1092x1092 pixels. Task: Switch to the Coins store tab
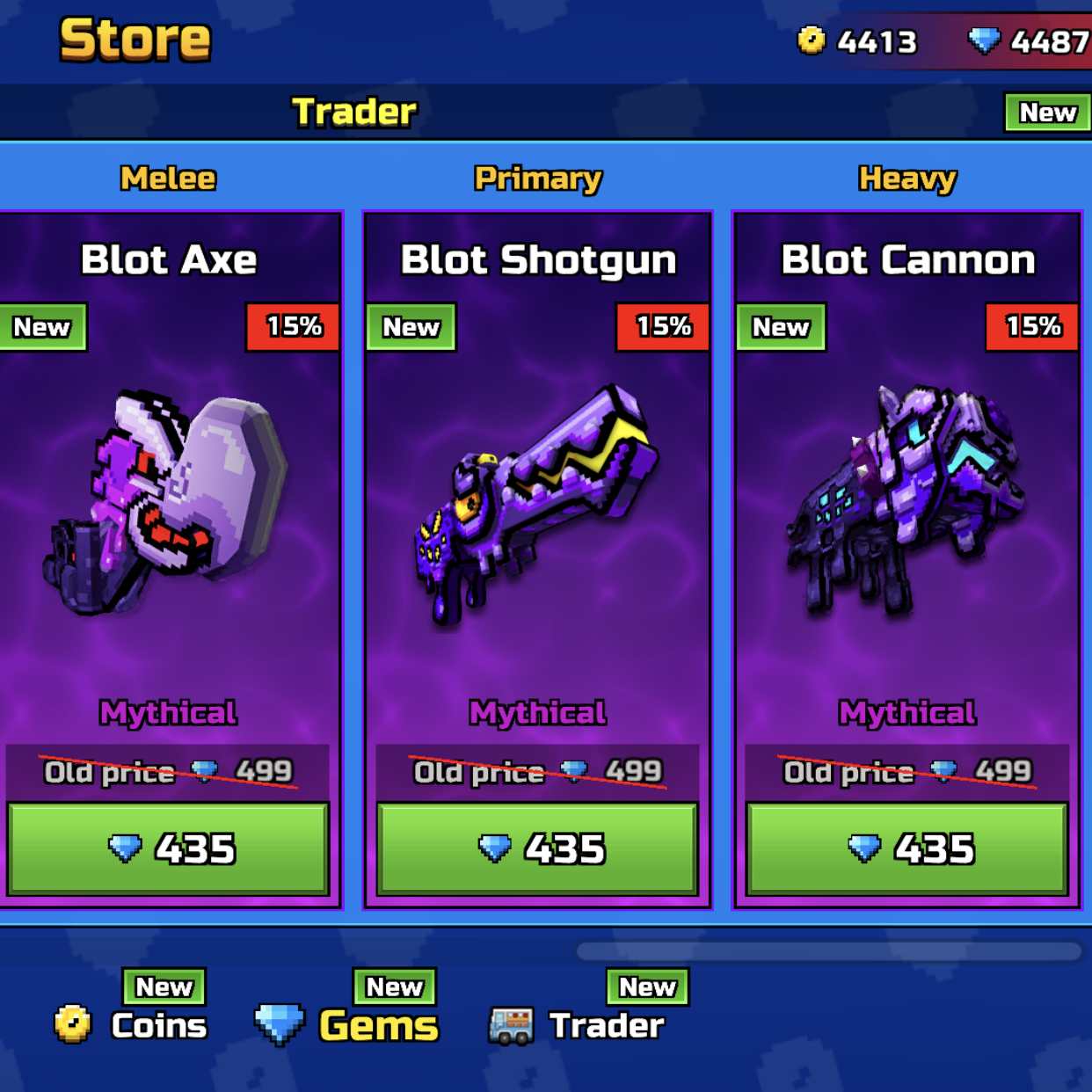[132, 1024]
